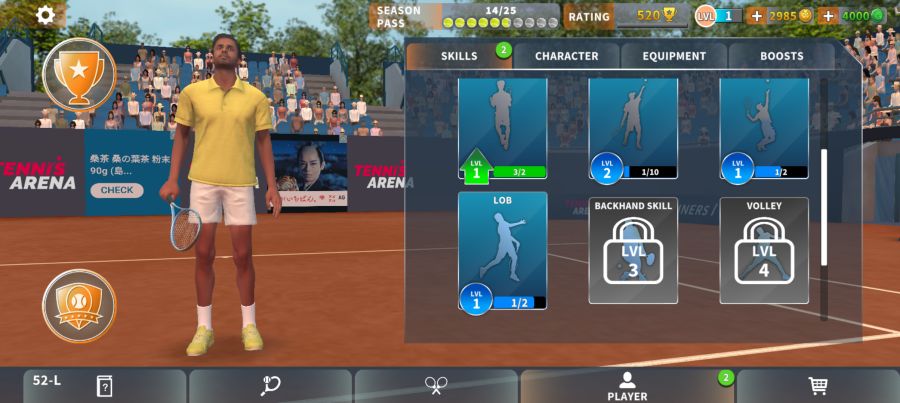Open the shop cart menu
Image resolution: width=900 pixels, height=403 pixels.
point(817,387)
